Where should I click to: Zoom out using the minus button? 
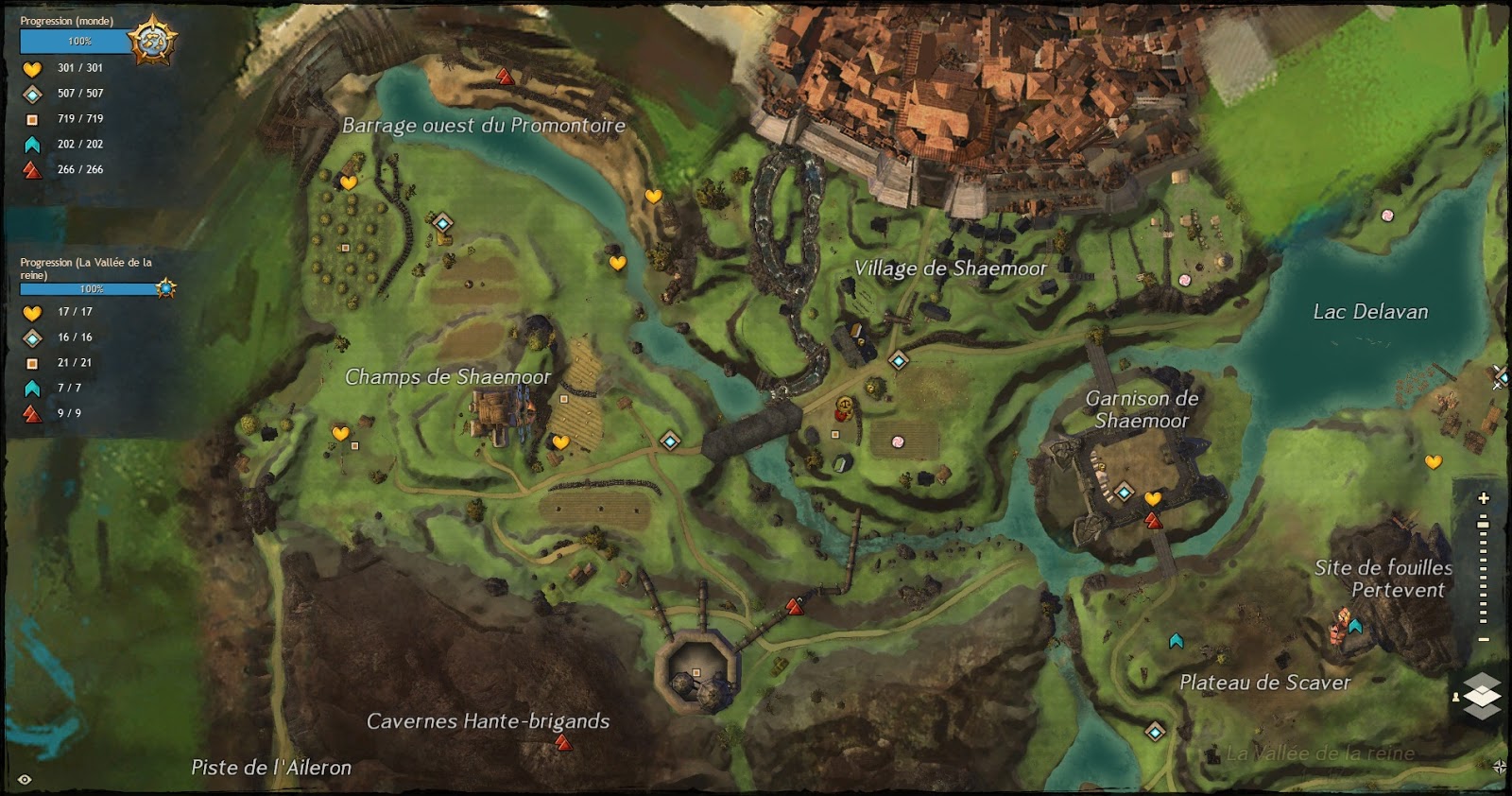(x=1483, y=639)
